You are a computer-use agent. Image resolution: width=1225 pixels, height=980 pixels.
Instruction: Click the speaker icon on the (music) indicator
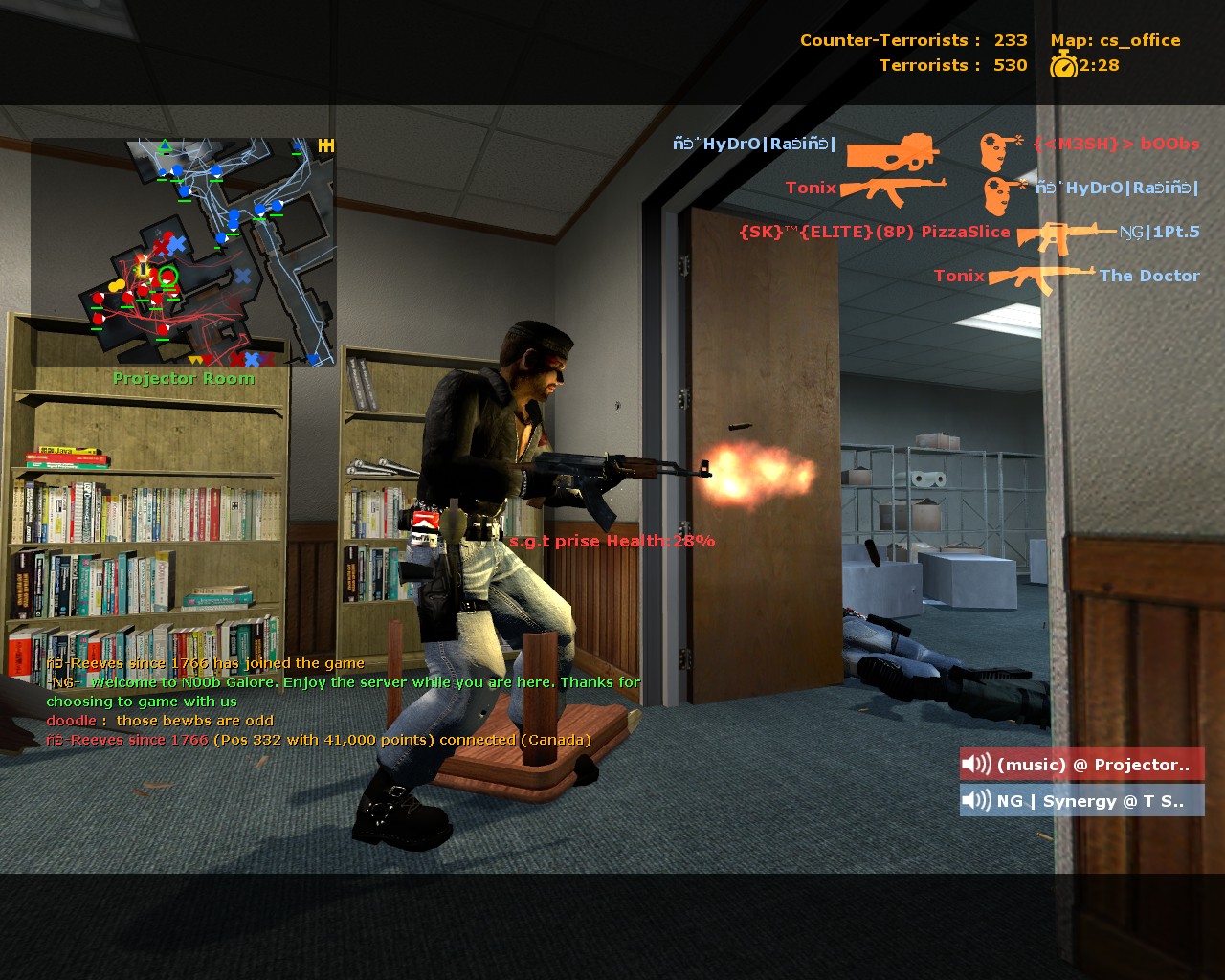point(975,765)
